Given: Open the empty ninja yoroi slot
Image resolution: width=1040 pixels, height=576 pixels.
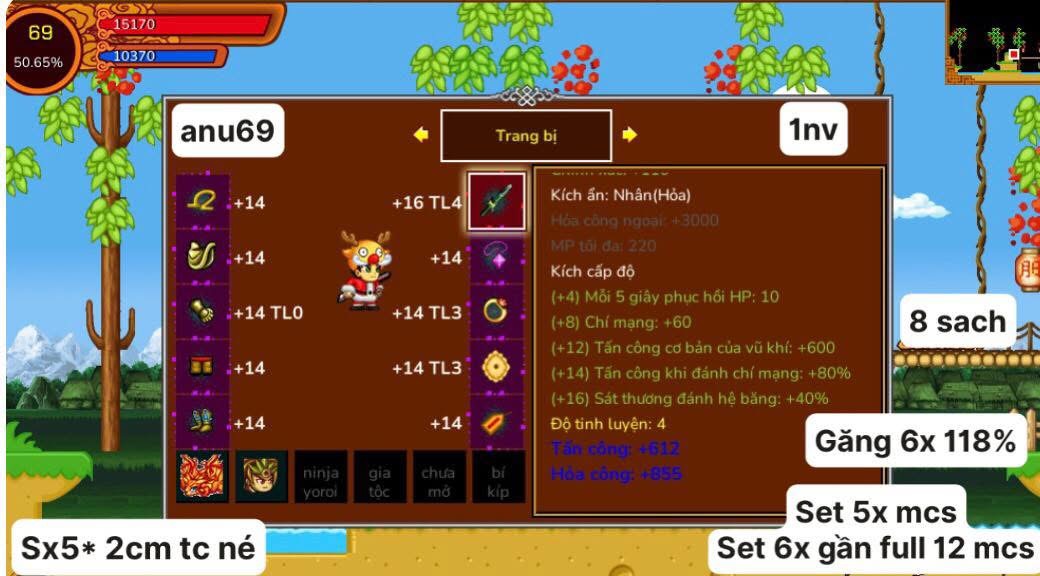Looking at the screenshot, I should (x=321, y=477).
